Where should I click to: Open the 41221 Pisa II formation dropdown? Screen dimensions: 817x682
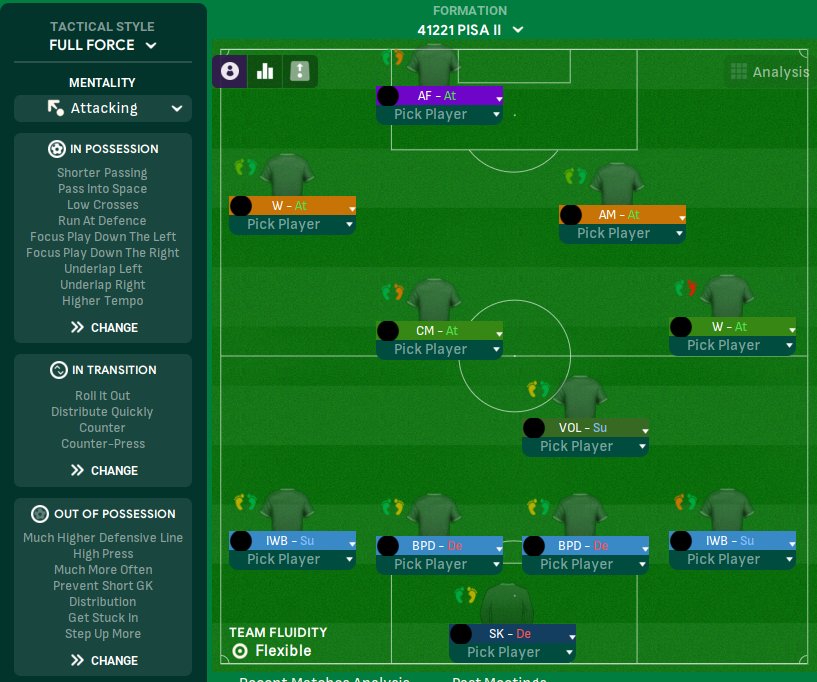470,30
